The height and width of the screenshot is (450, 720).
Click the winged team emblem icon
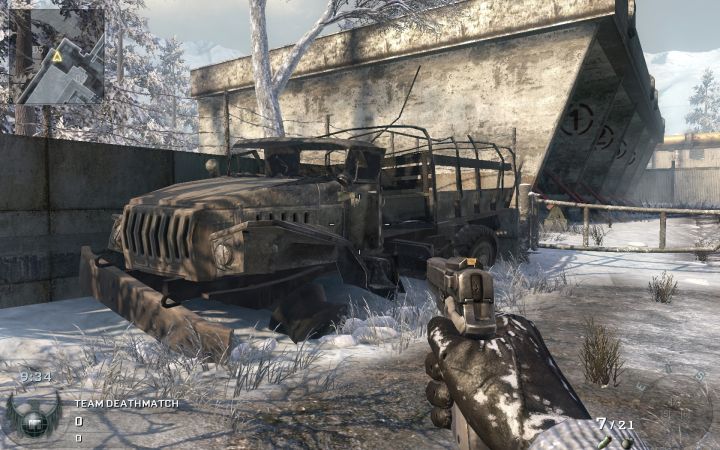(x=33, y=413)
